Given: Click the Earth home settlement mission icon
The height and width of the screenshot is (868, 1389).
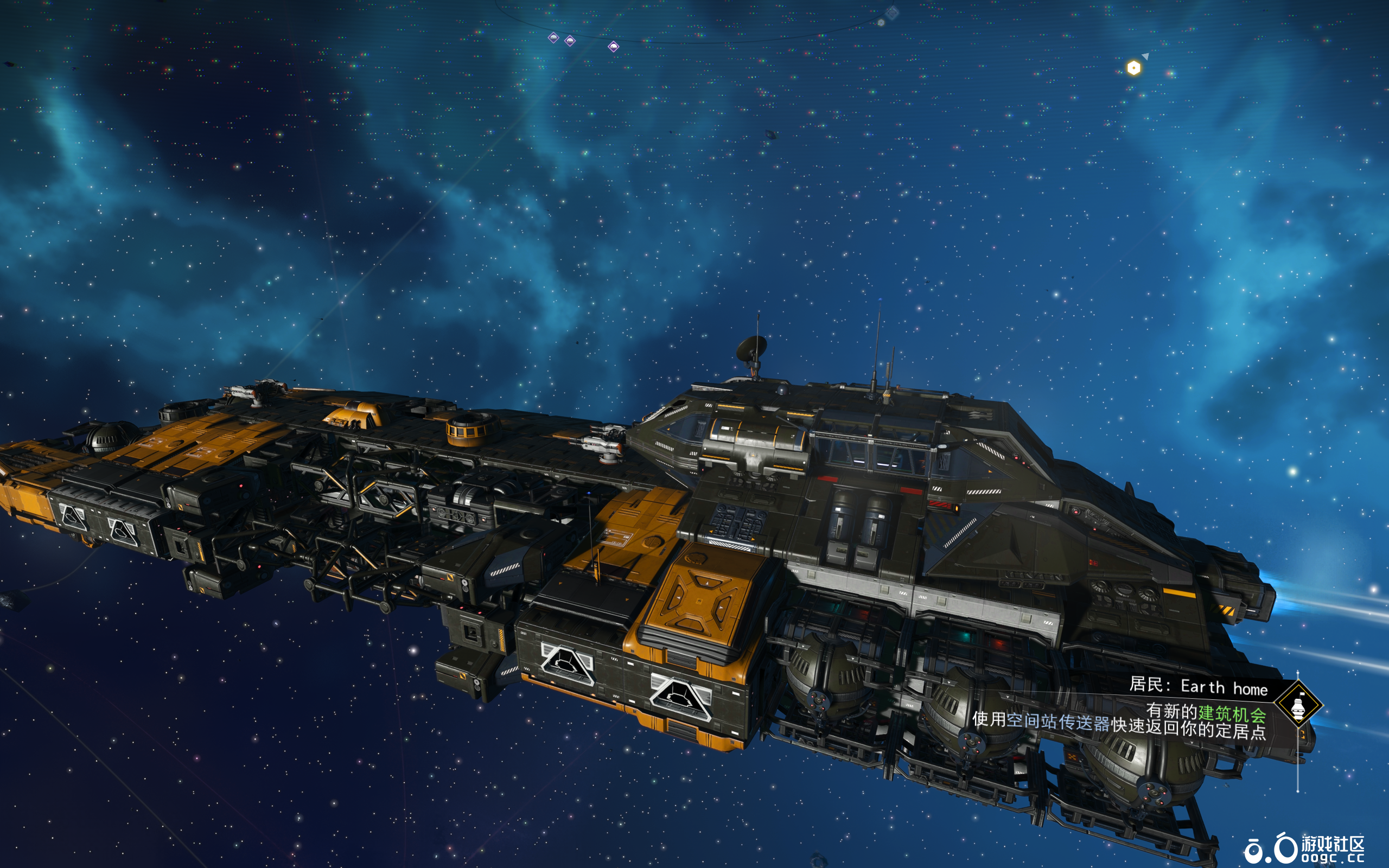Looking at the screenshot, I should pos(1298,704).
